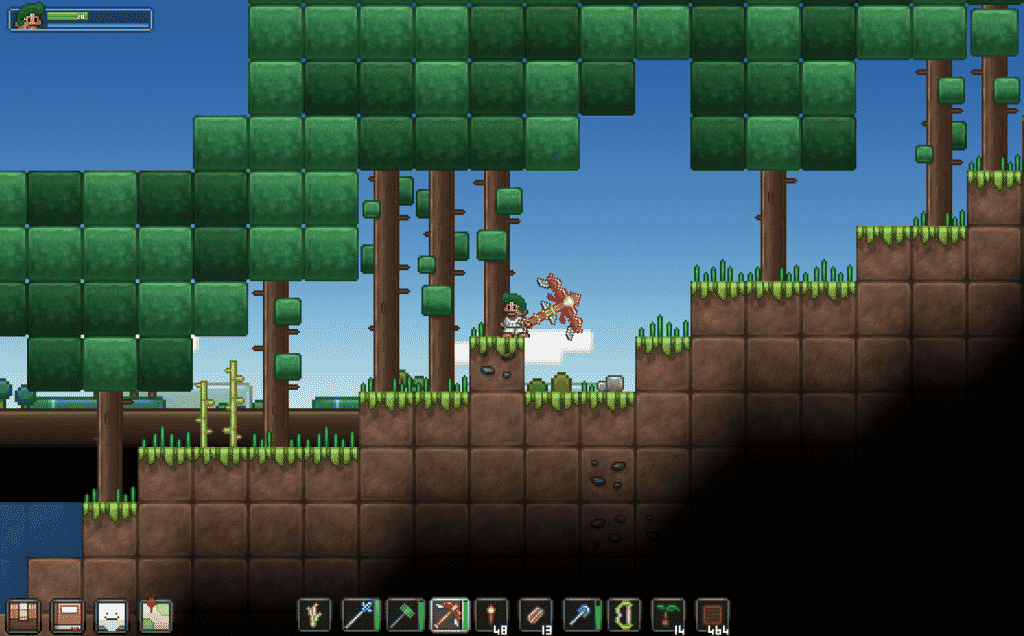Choose the sapling stack of 14
1024x636 pixels.
(668, 614)
